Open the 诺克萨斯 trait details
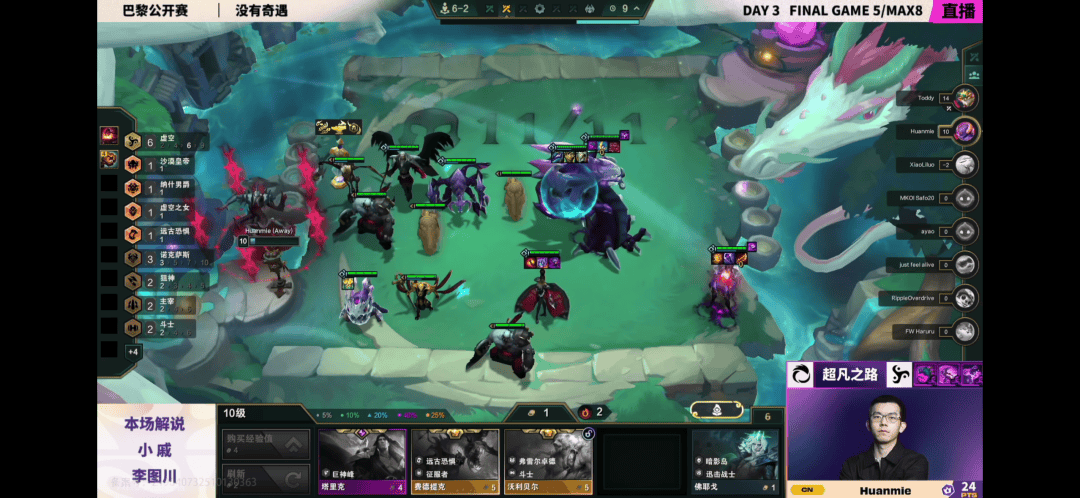The width and height of the screenshot is (1080, 498). [x=162, y=258]
